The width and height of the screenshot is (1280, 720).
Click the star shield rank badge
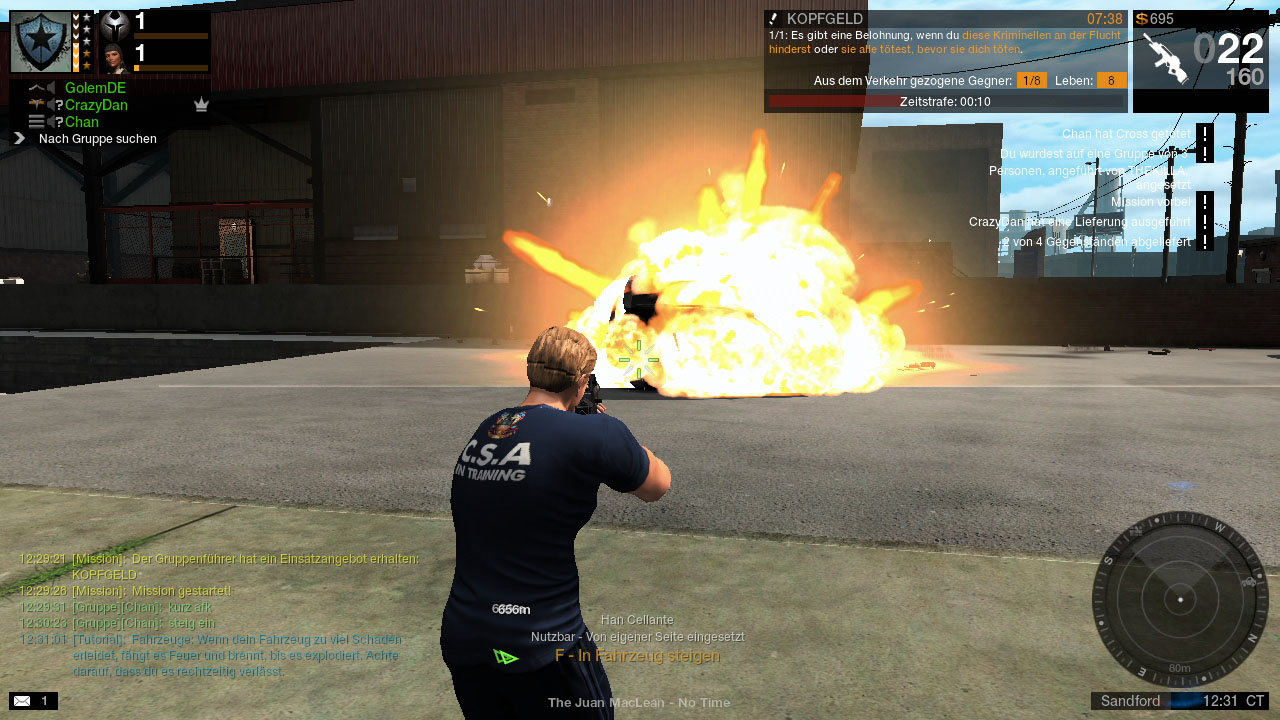(41, 42)
